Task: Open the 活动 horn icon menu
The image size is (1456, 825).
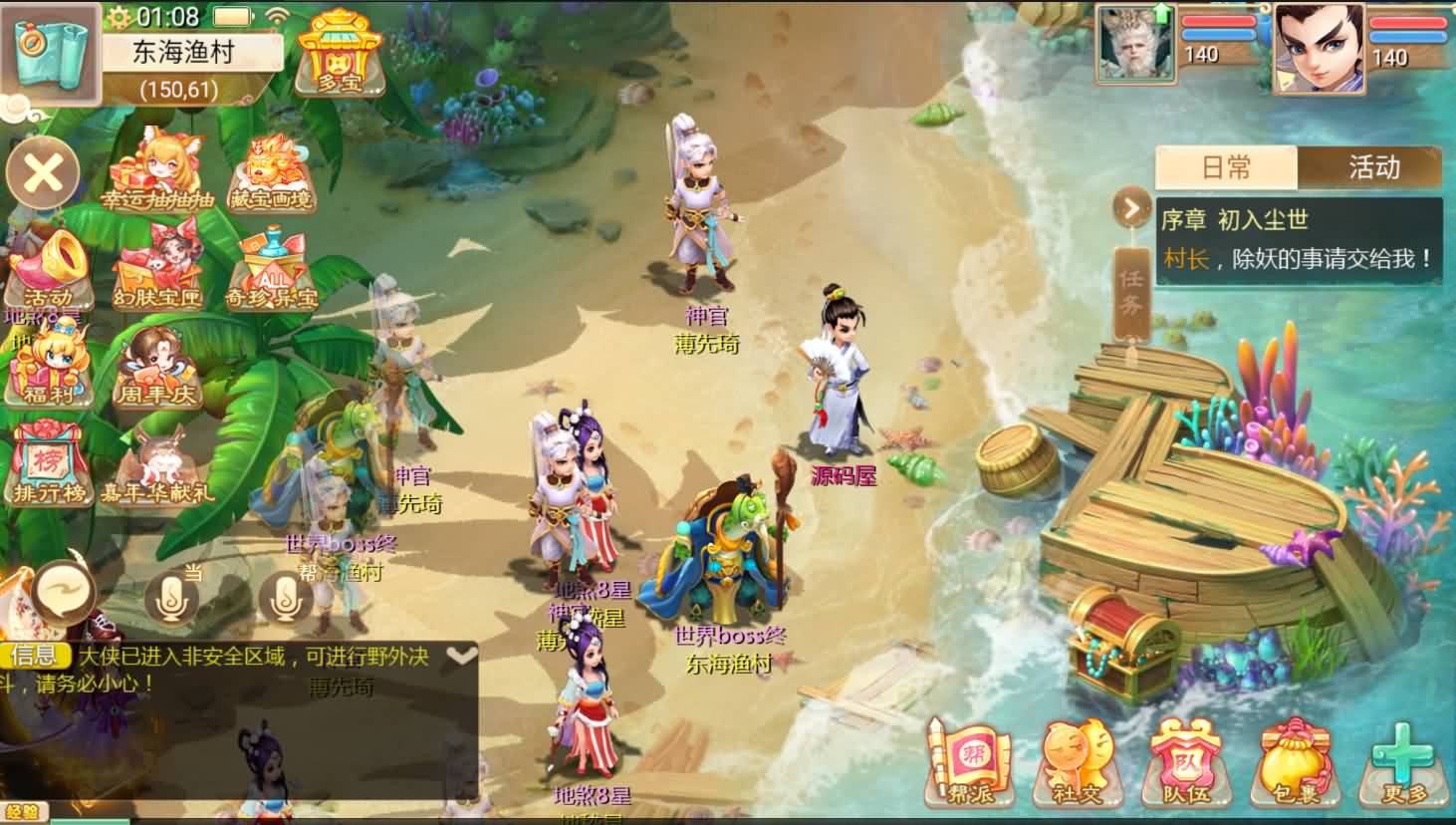Action: point(48,269)
